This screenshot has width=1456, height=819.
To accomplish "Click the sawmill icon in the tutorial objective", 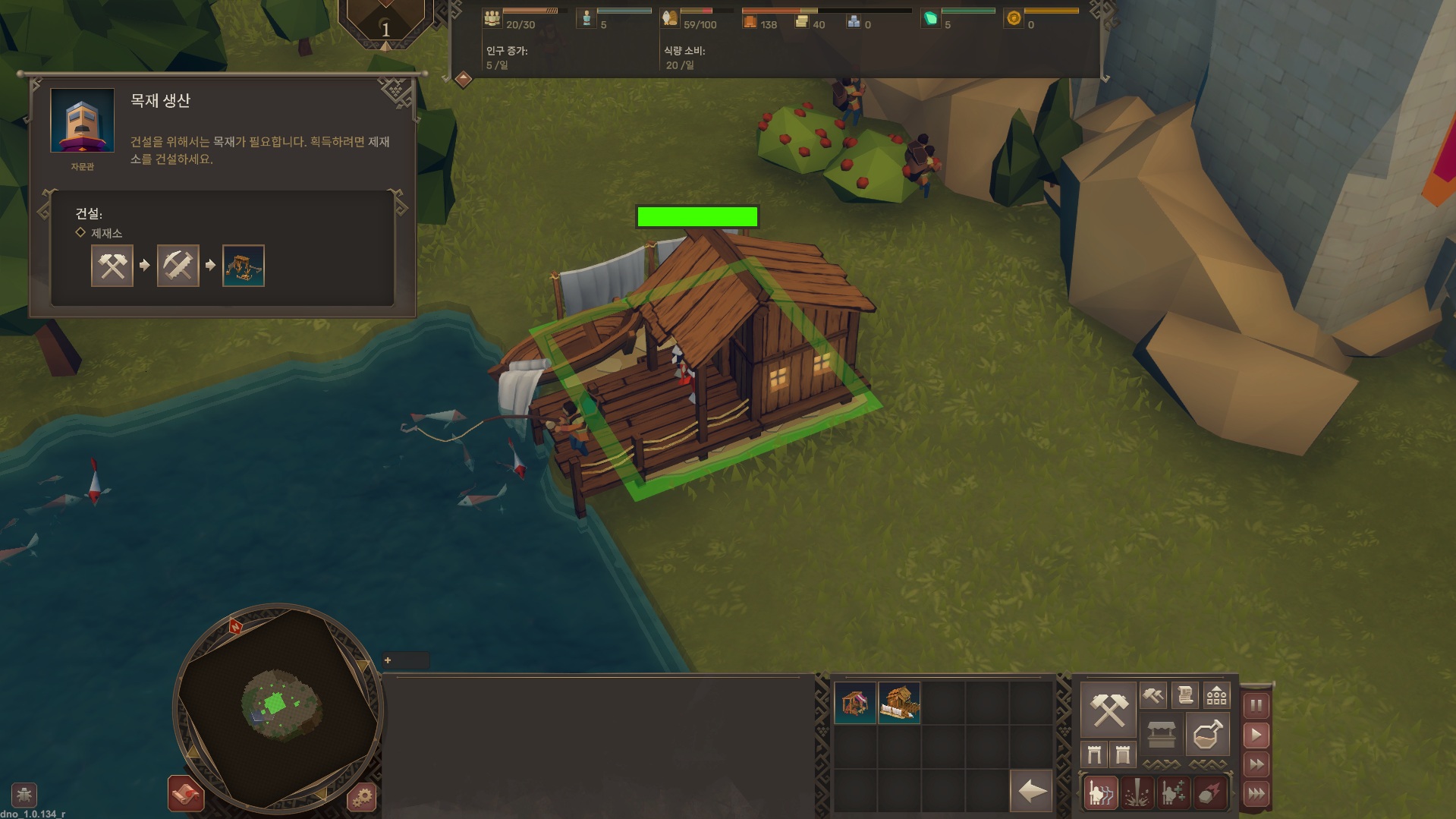I will click(244, 266).
